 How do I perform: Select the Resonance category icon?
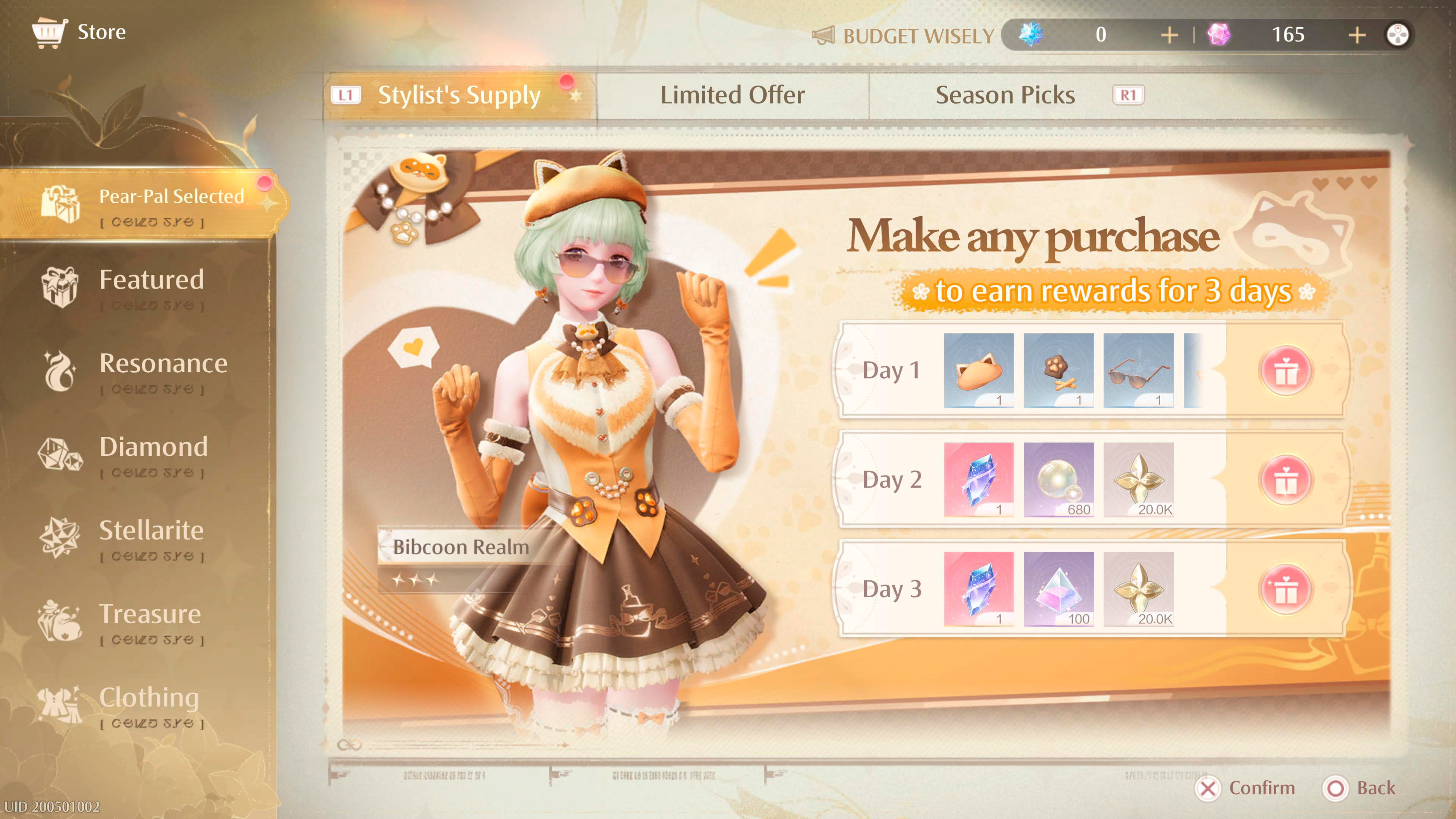[62, 367]
